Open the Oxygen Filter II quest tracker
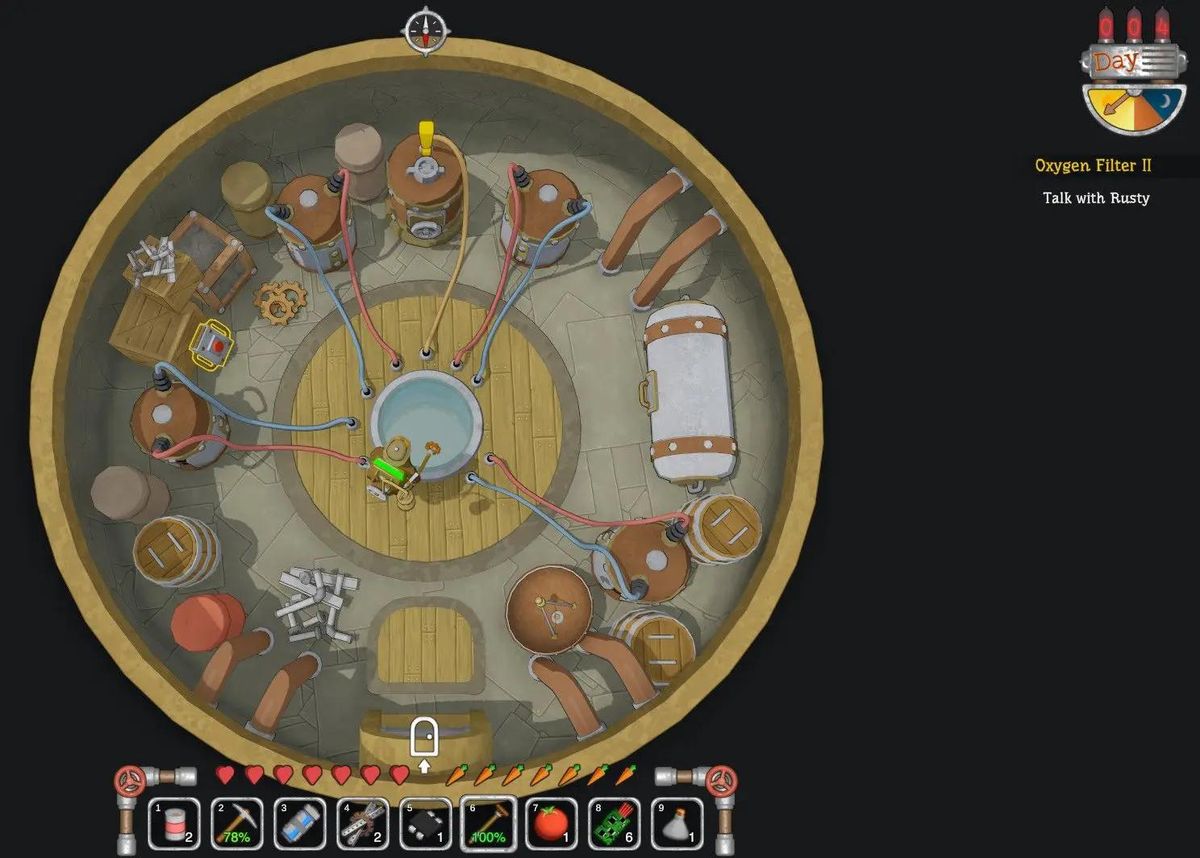This screenshot has width=1200, height=858. click(x=1093, y=166)
